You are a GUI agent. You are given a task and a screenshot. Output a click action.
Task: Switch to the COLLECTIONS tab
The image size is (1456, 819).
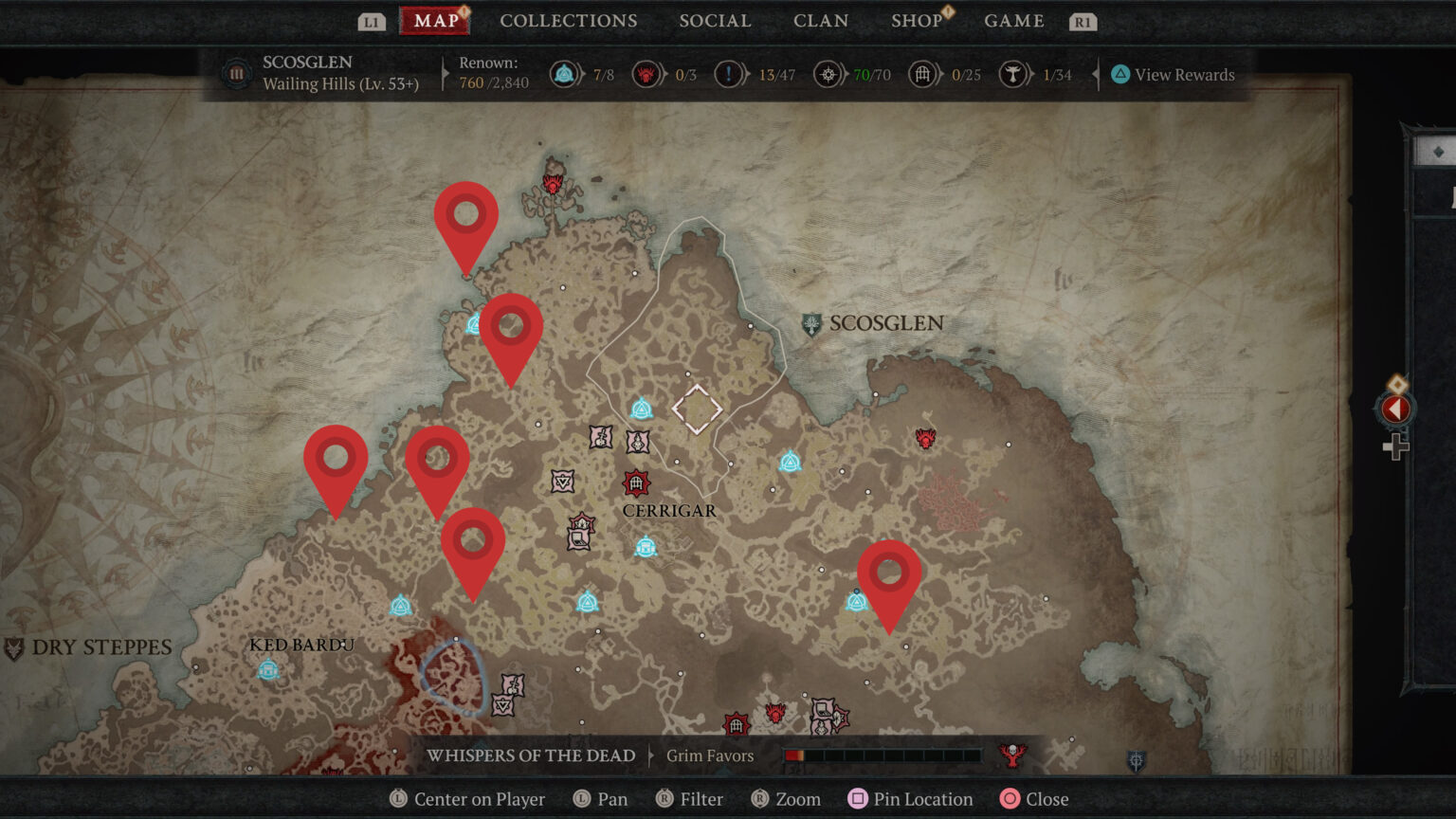click(568, 20)
